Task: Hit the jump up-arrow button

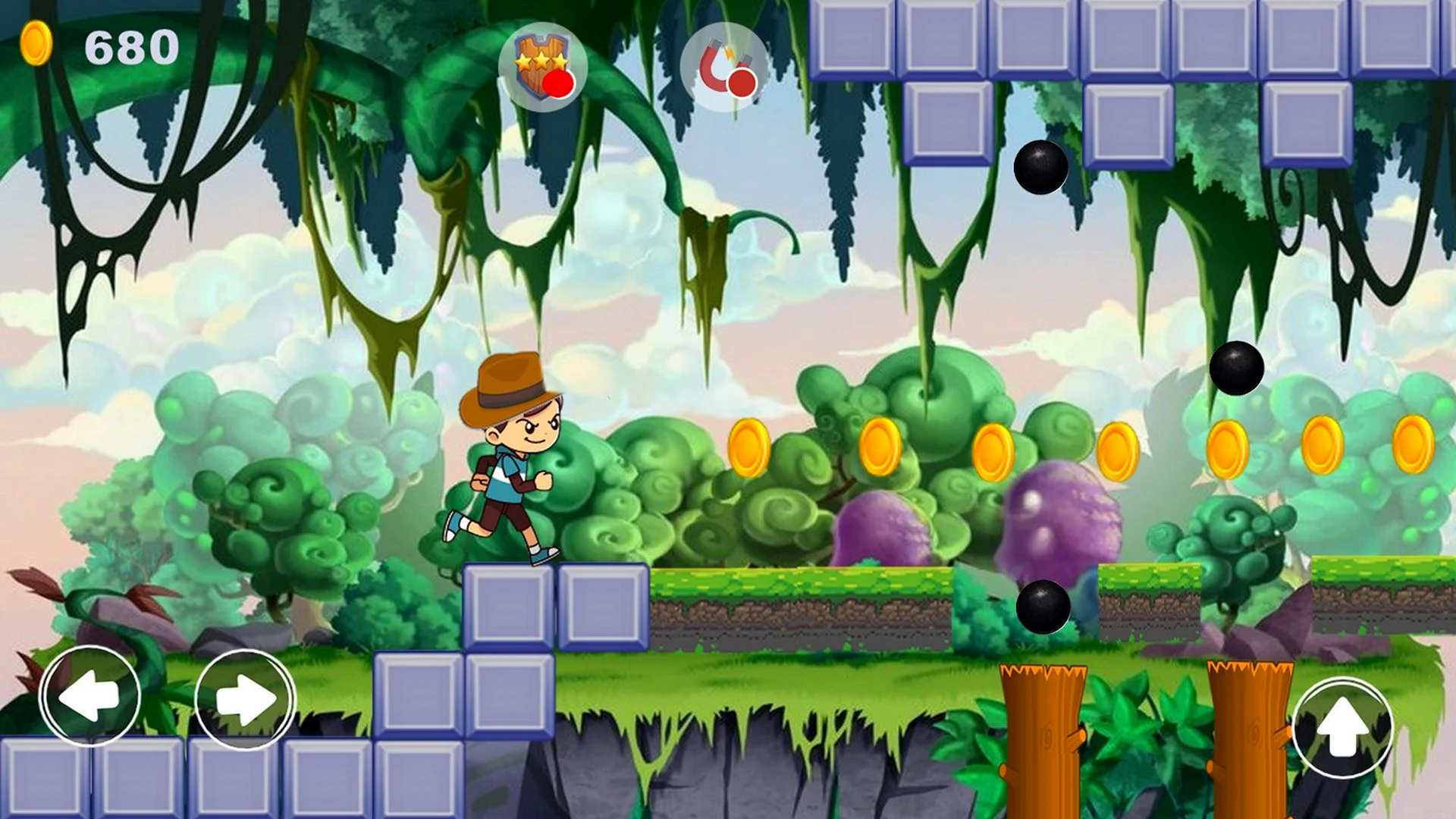Action: 1342,728
